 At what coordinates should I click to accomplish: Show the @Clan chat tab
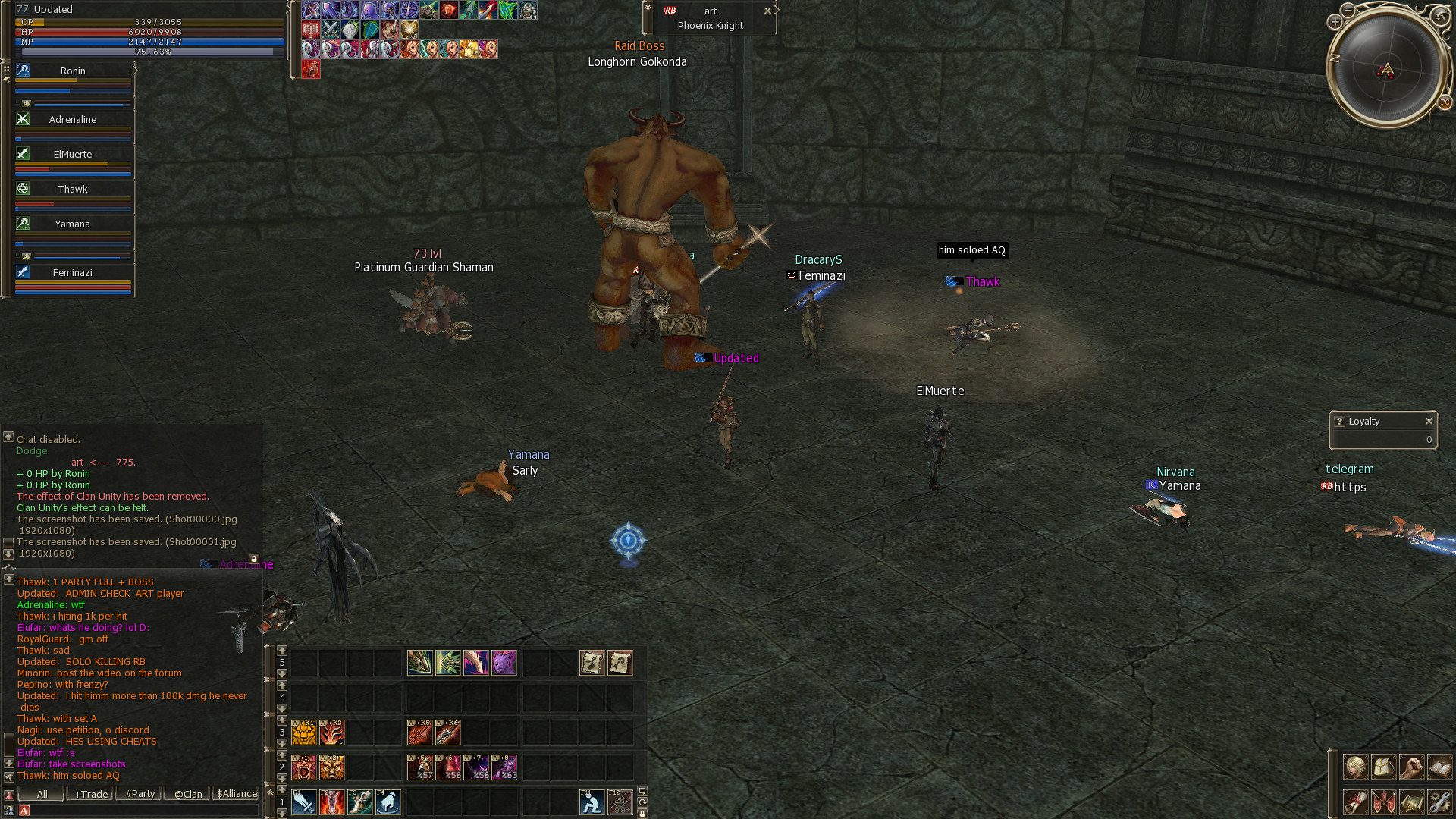coord(188,794)
